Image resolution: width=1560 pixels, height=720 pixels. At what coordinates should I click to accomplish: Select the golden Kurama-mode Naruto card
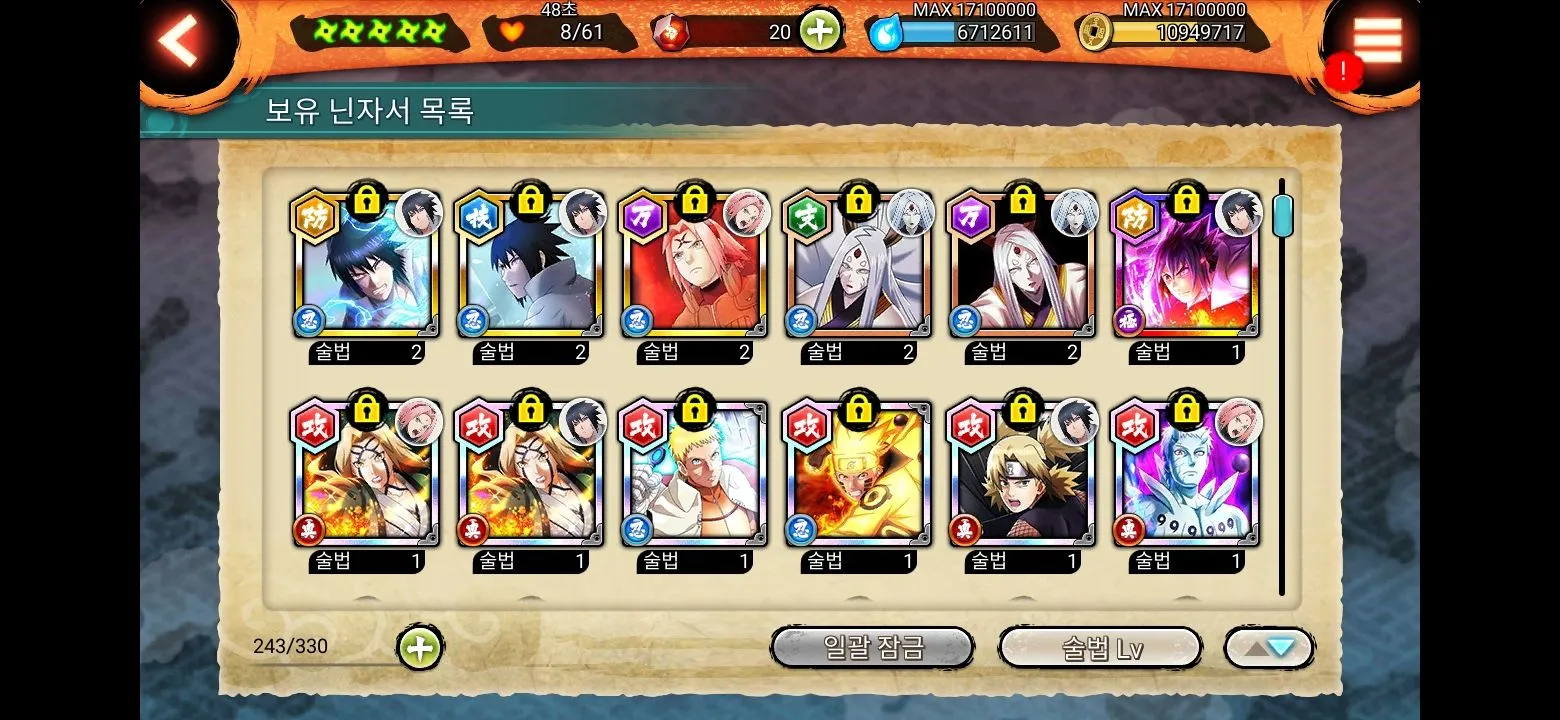click(x=858, y=476)
